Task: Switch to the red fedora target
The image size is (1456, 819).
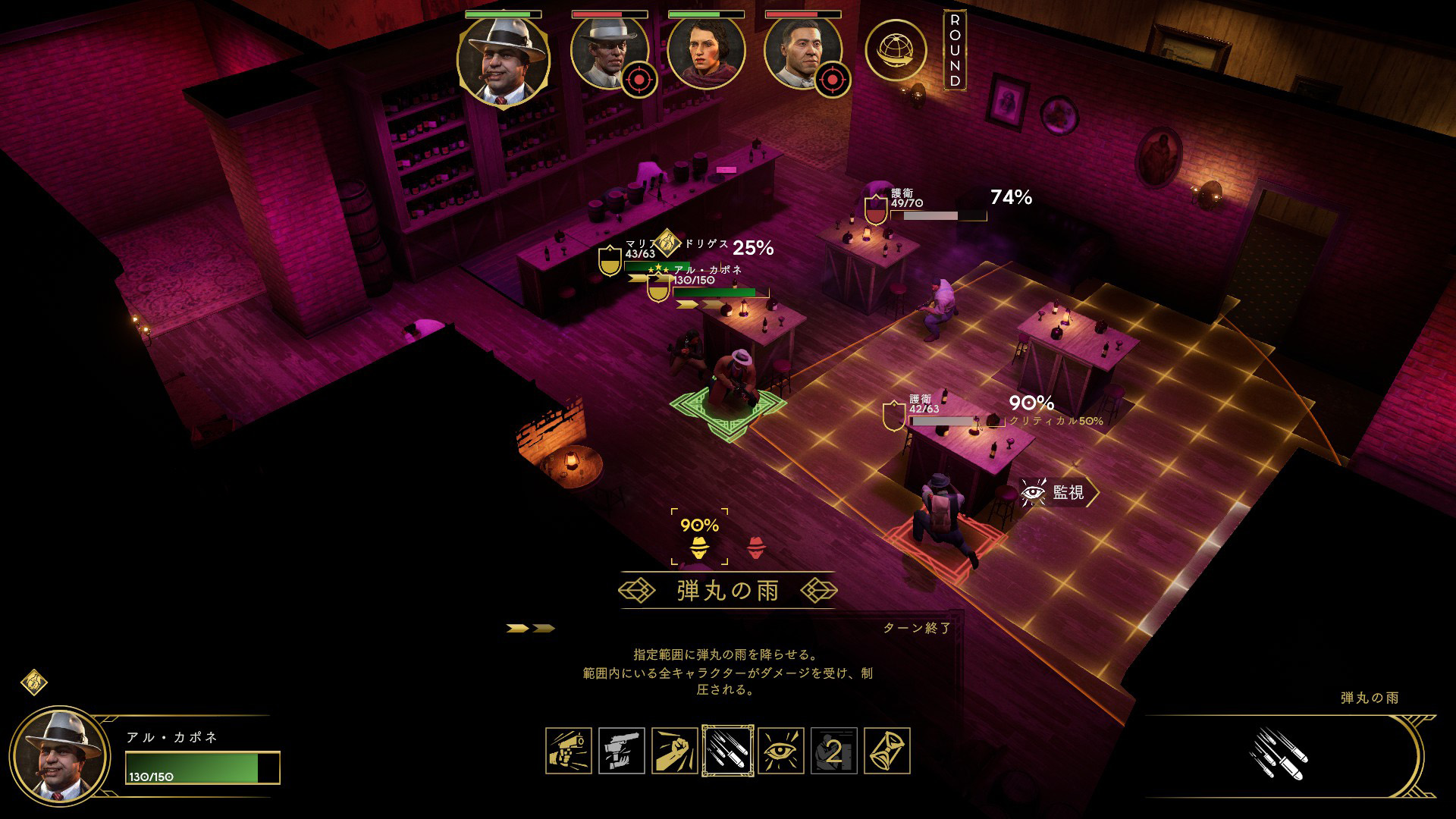Action: coord(756,547)
